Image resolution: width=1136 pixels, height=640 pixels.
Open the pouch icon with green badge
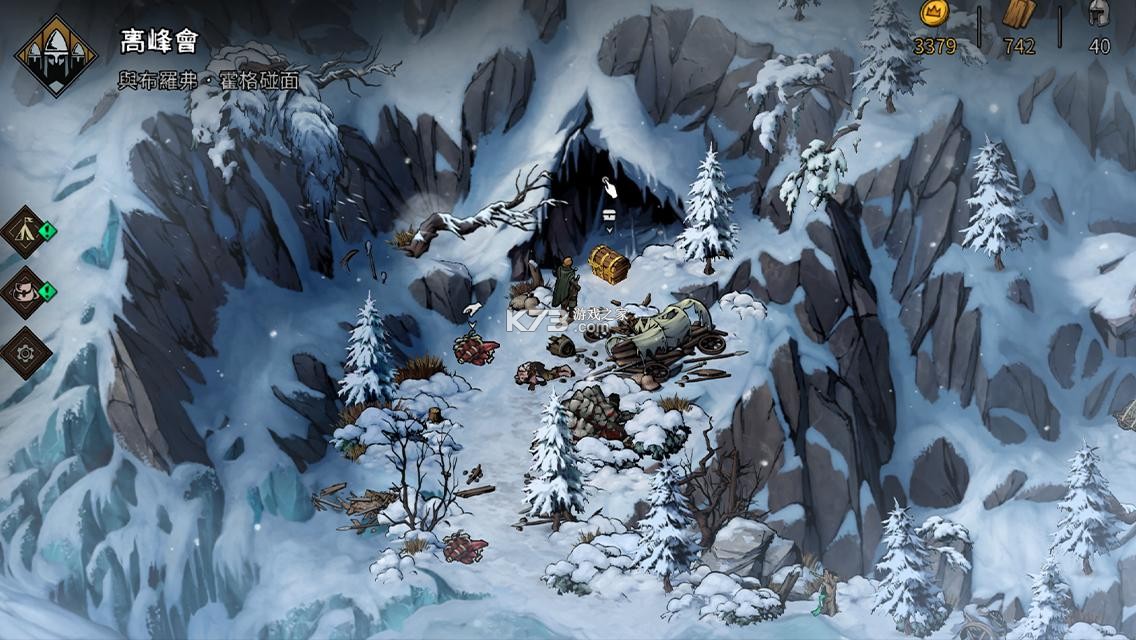[x=26, y=291]
